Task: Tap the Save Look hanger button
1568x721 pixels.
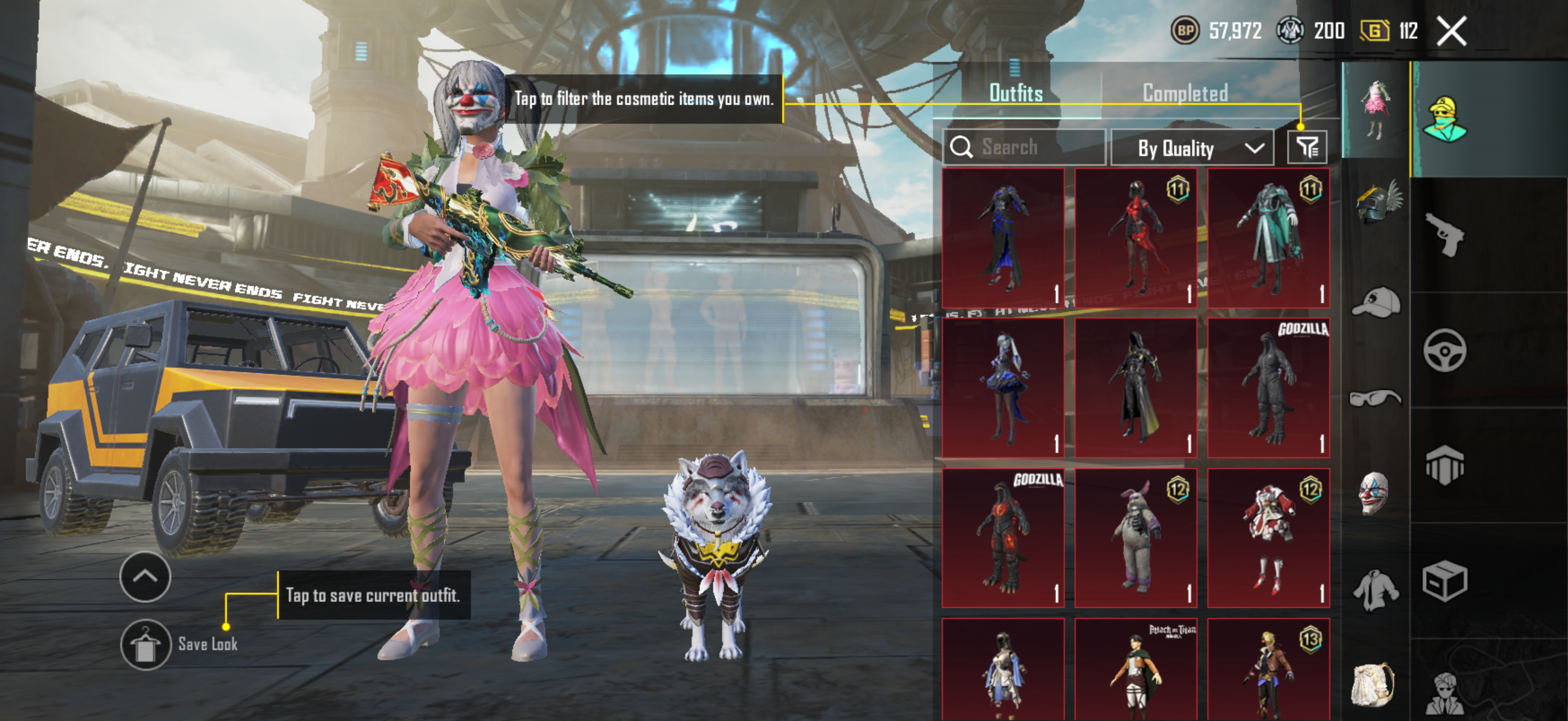Action: pyautogui.click(x=145, y=644)
